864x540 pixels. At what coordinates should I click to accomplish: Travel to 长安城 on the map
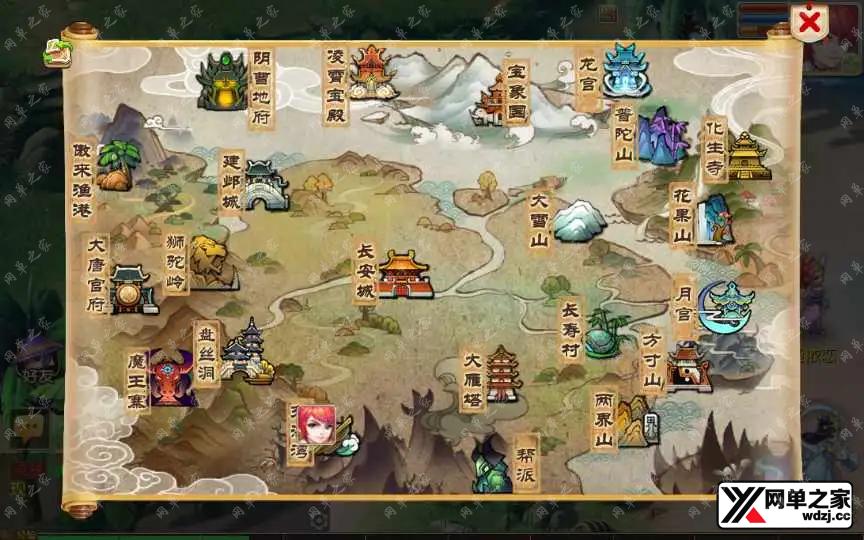403,273
